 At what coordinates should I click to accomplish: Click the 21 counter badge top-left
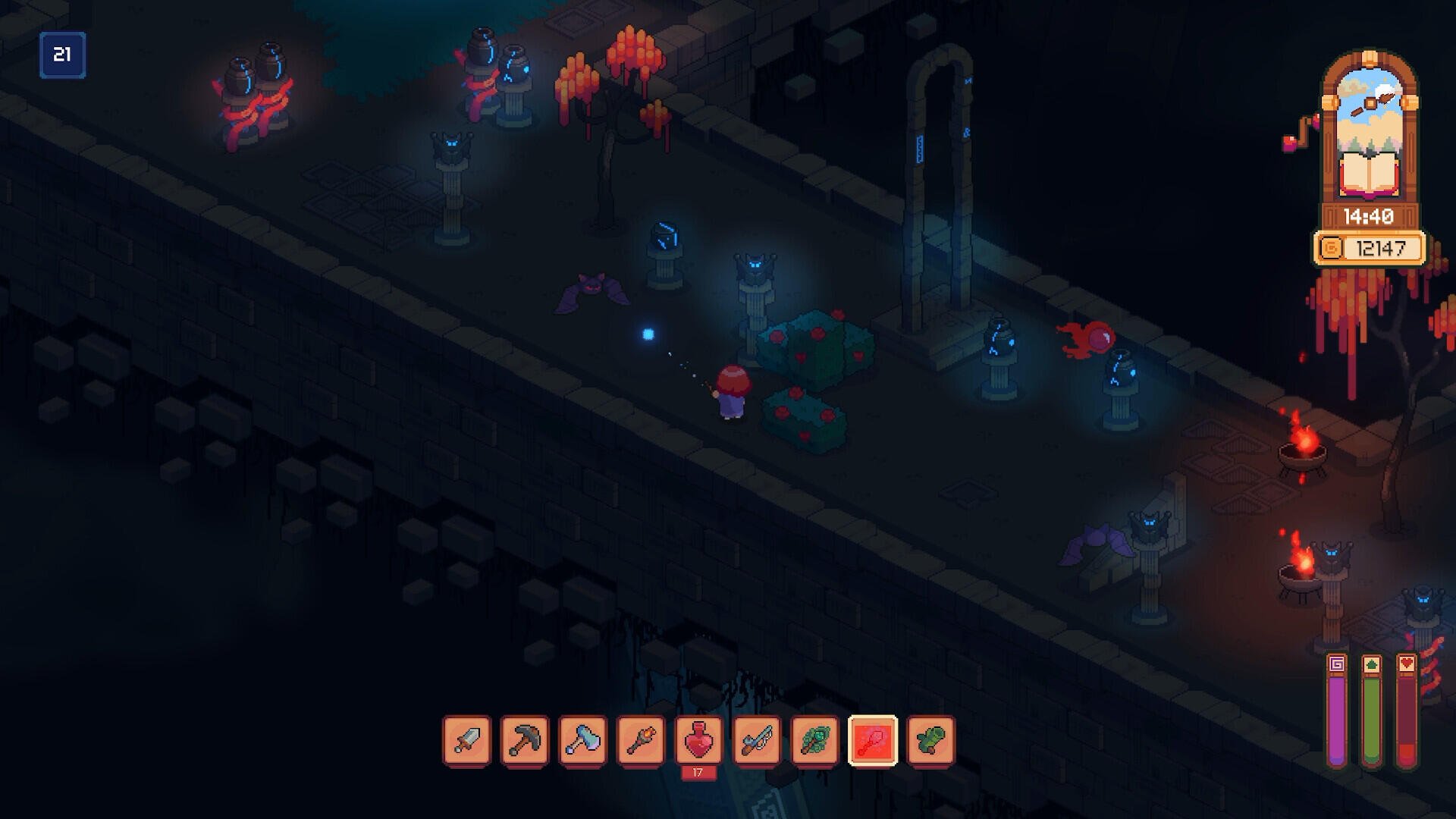click(x=64, y=53)
